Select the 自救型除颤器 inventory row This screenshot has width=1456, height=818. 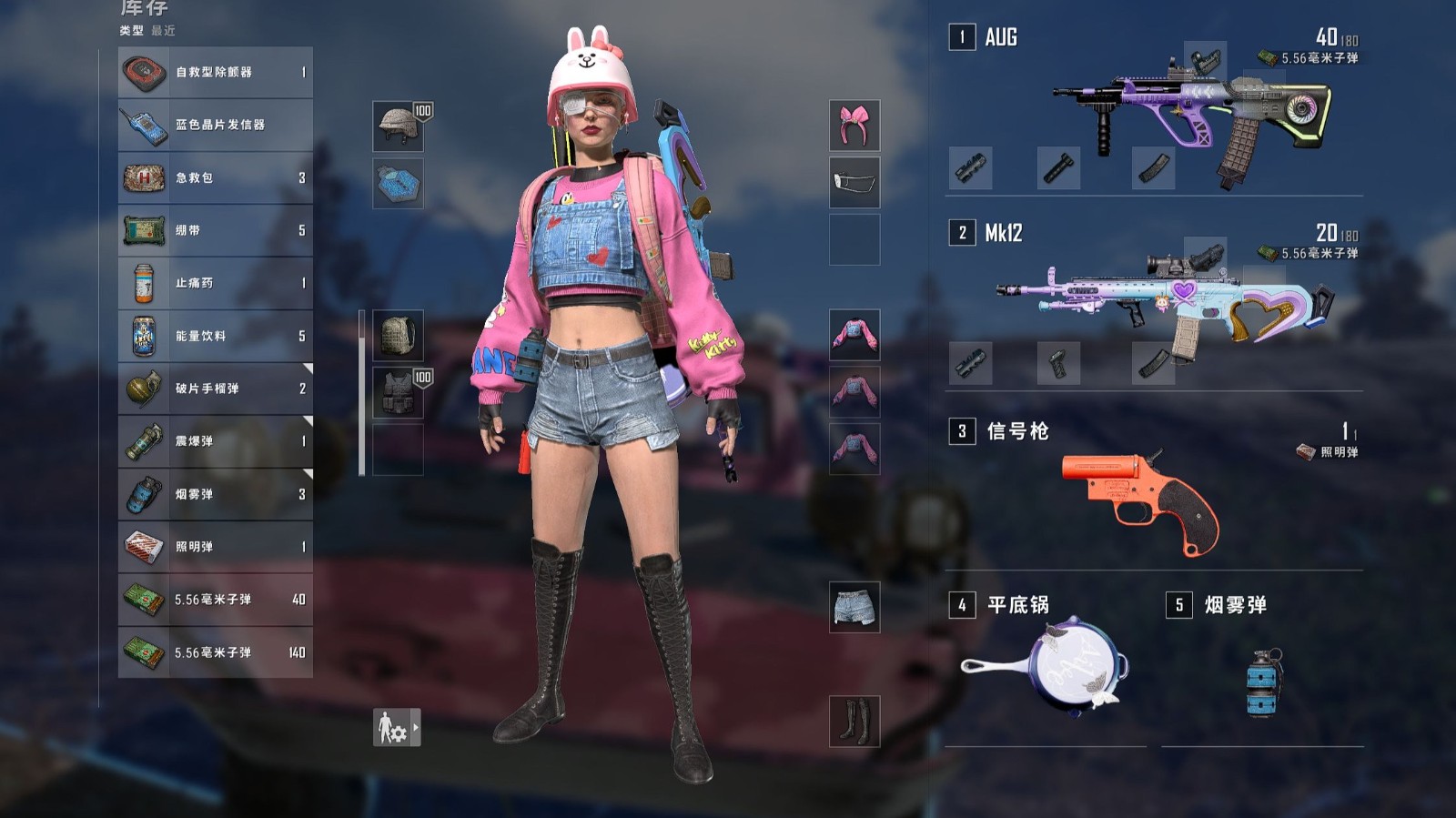tap(216, 72)
